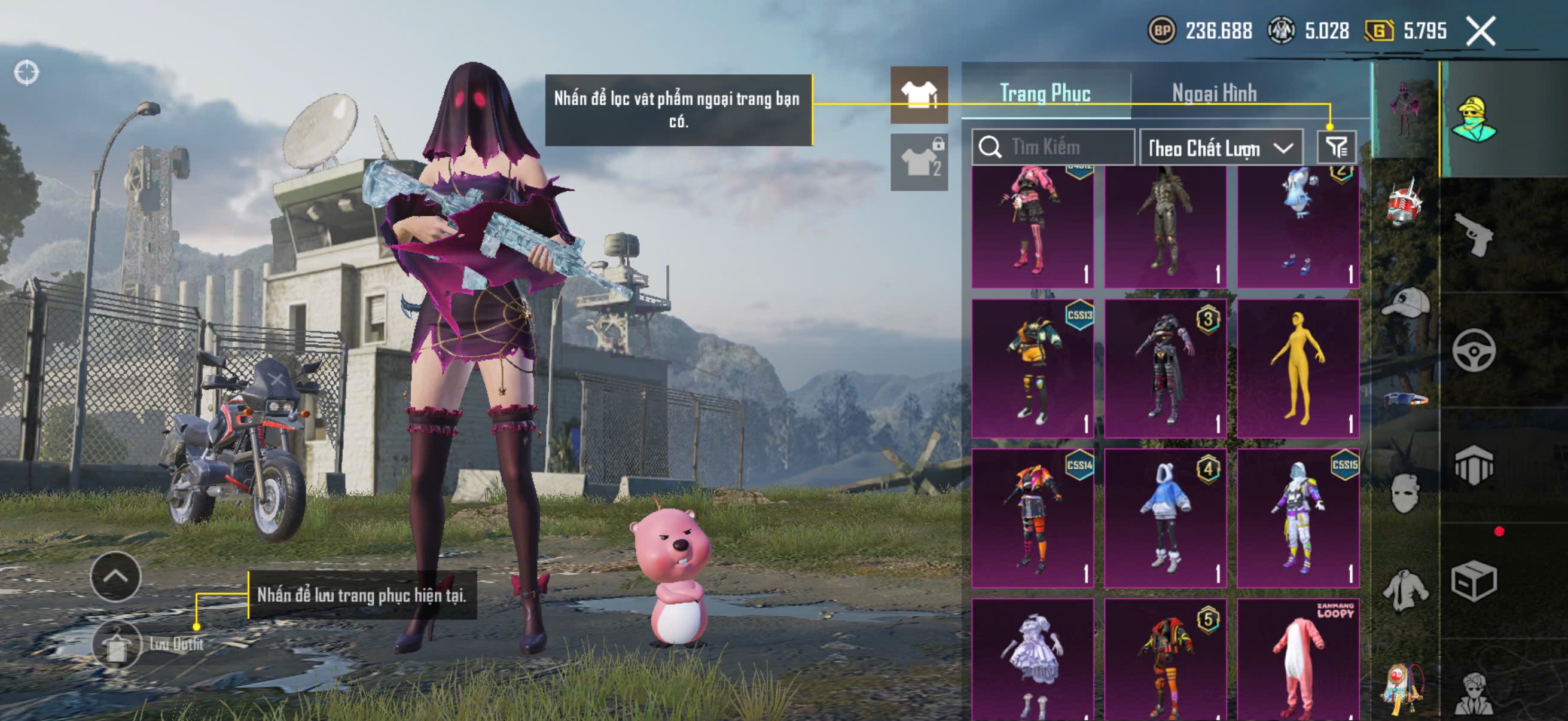Select the yellow full-body suit outfit
Image resolution: width=1568 pixels, height=721 pixels.
pyautogui.click(x=1298, y=369)
